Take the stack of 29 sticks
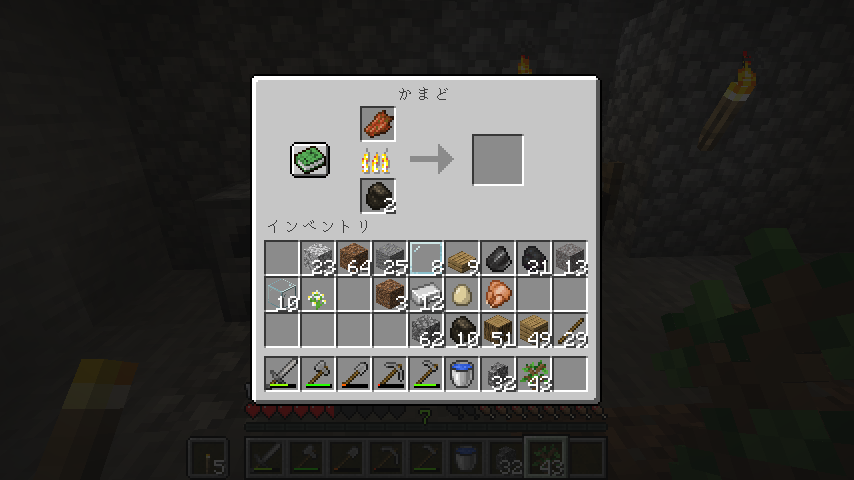Image resolution: width=854 pixels, height=480 pixels. click(x=570, y=331)
